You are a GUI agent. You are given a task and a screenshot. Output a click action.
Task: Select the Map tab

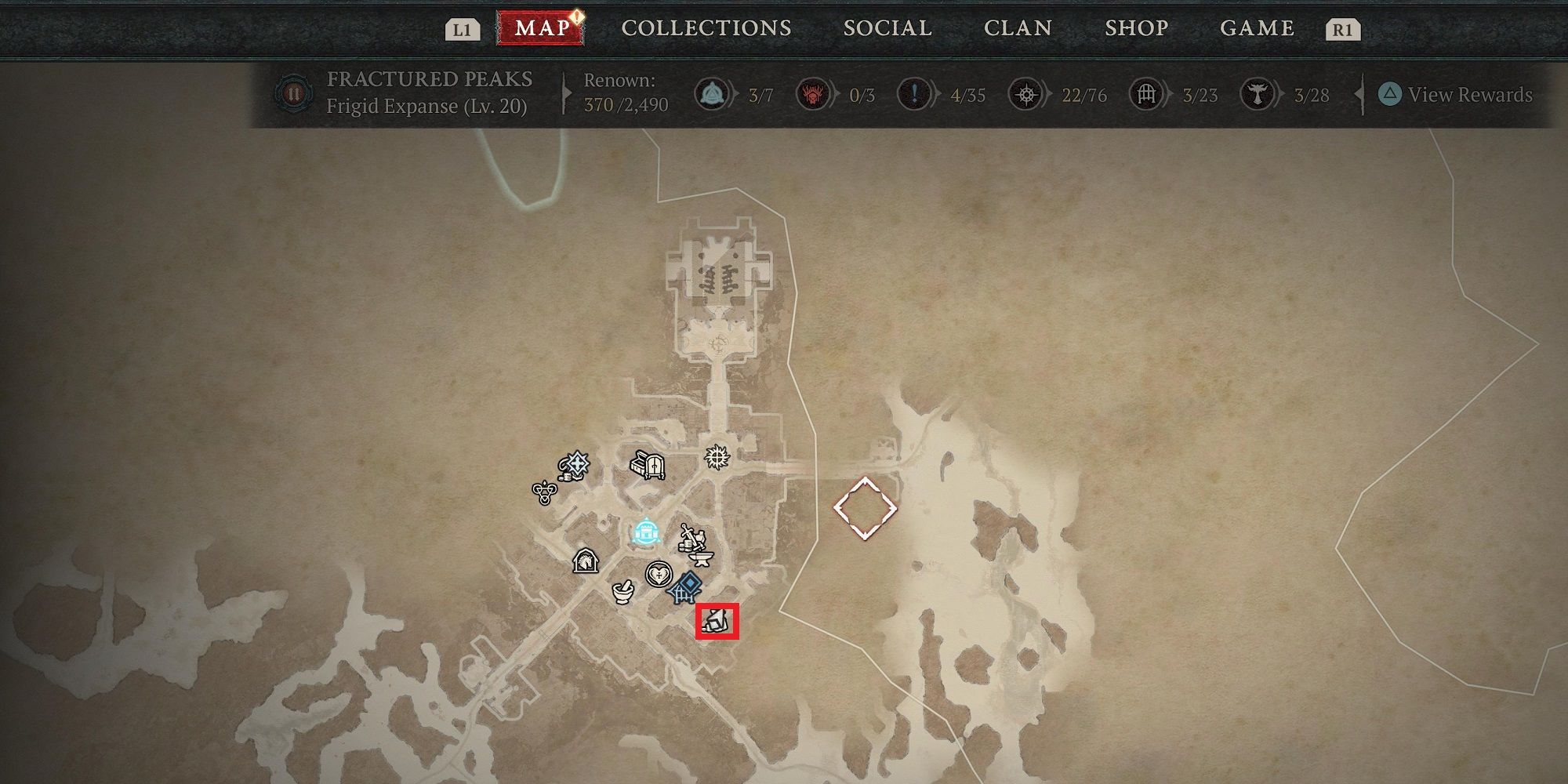[x=542, y=28]
